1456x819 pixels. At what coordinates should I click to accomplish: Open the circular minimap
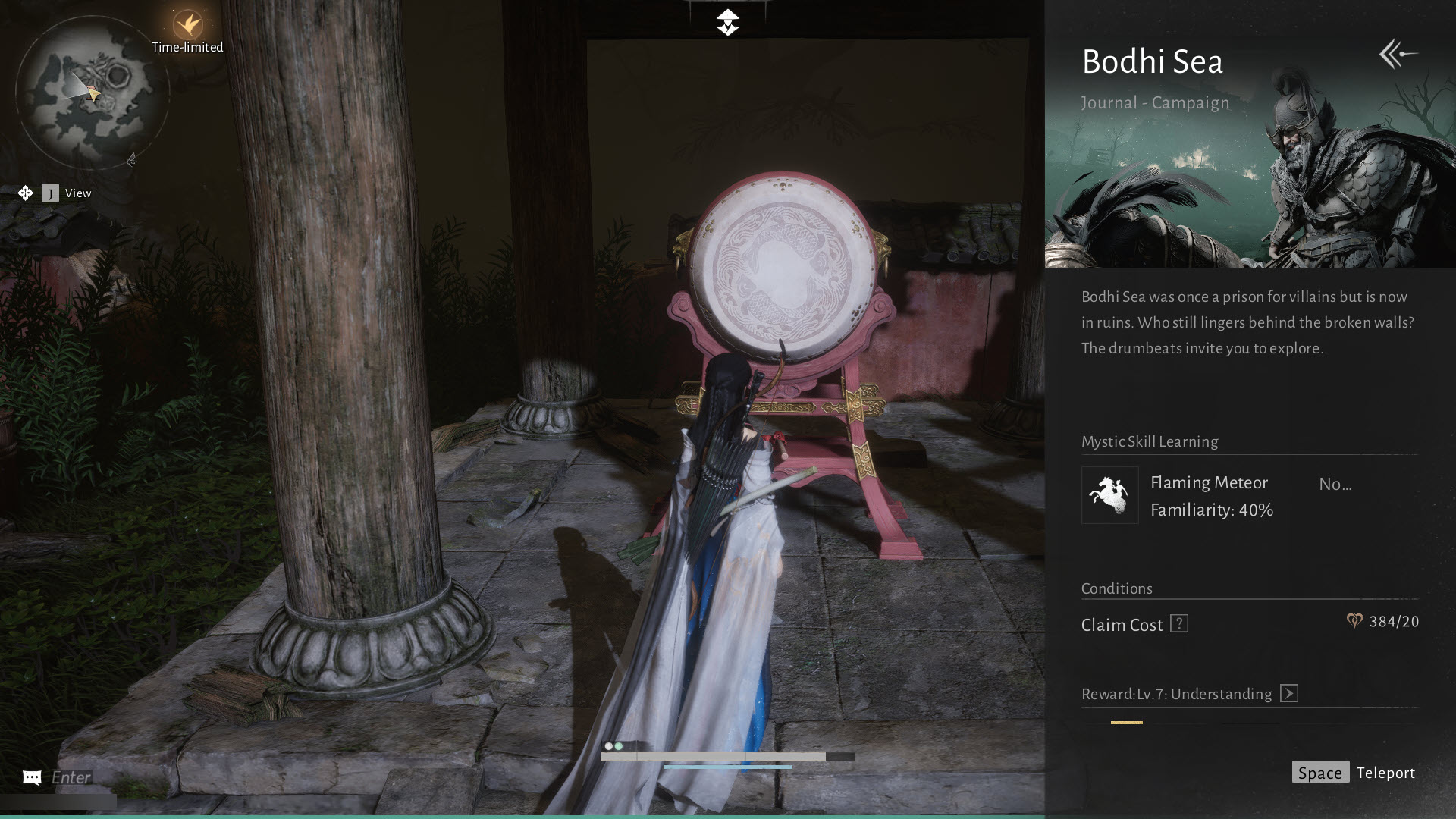[91, 93]
